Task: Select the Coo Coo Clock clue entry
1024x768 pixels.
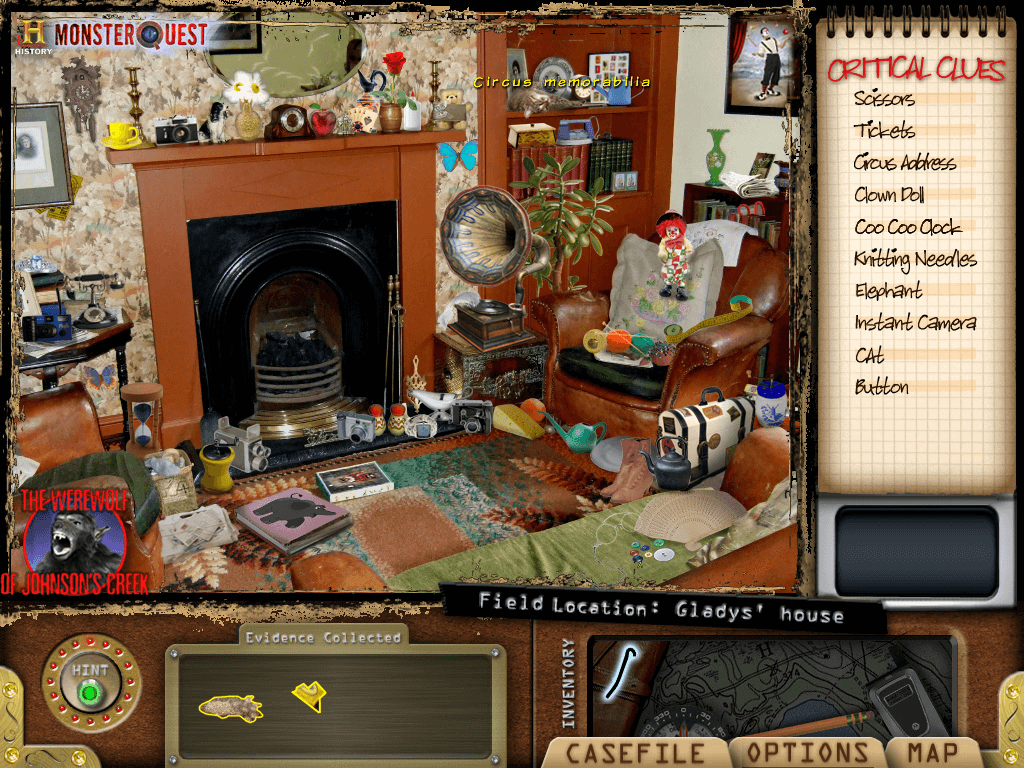Action: (x=907, y=227)
